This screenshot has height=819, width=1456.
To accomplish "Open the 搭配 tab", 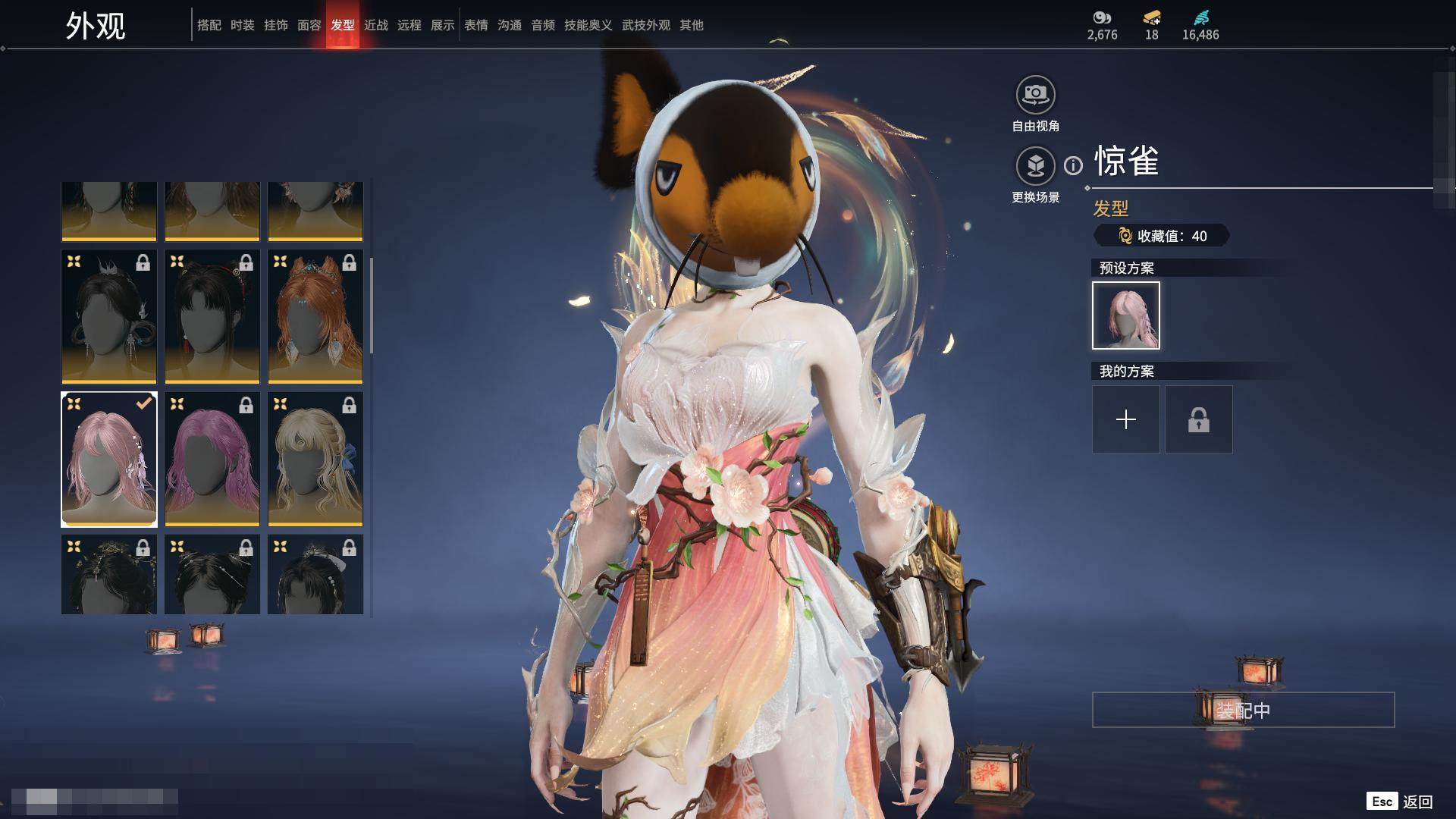I will pos(209,25).
